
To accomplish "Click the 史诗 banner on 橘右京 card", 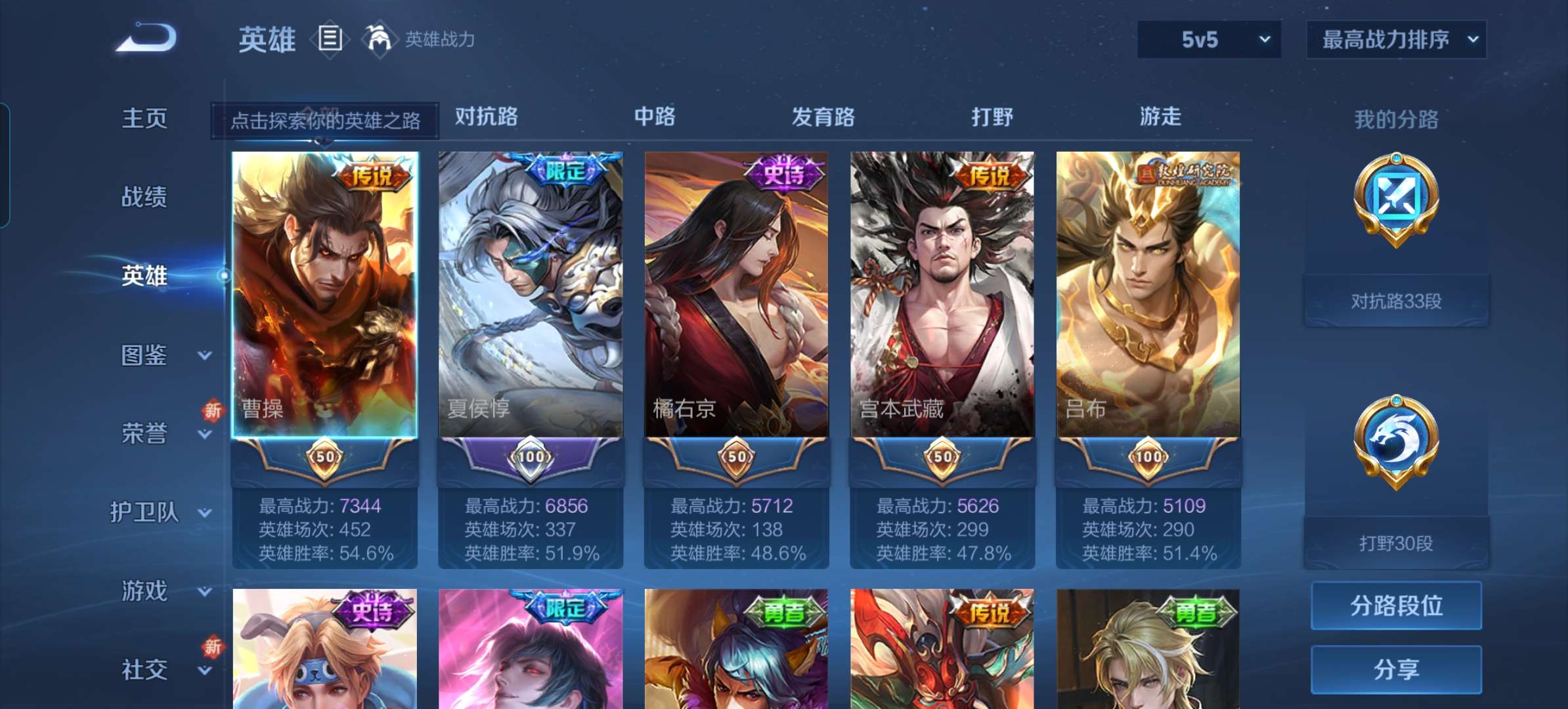I will [785, 175].
